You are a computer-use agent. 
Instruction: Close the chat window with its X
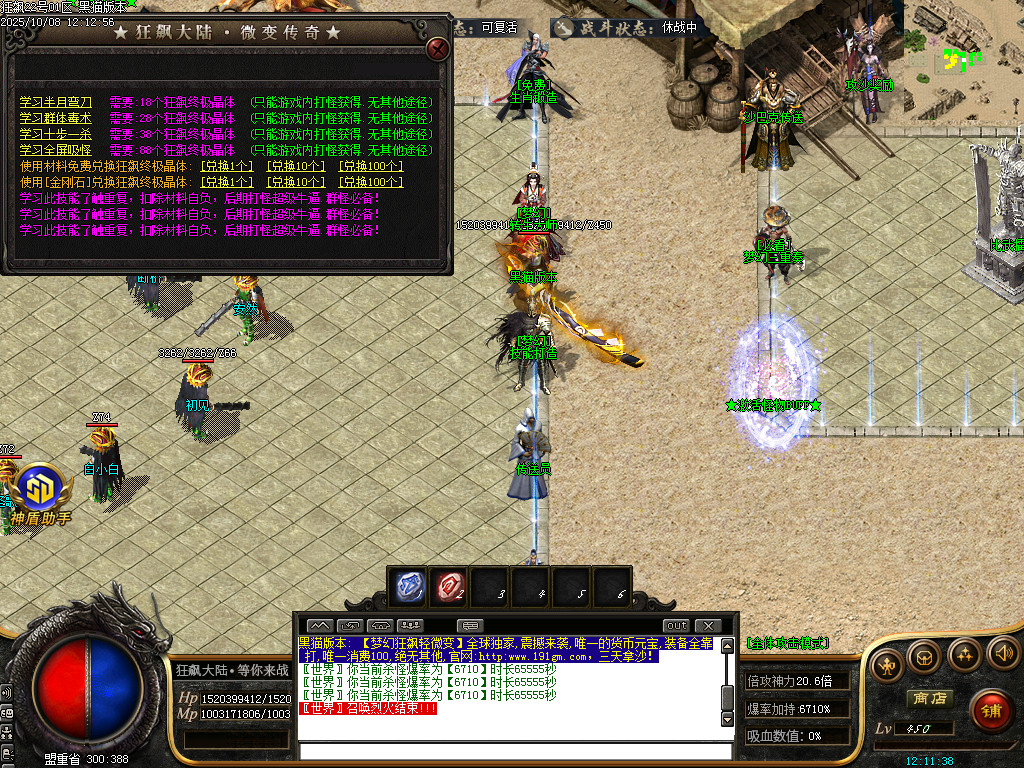(x=707, y=626)
